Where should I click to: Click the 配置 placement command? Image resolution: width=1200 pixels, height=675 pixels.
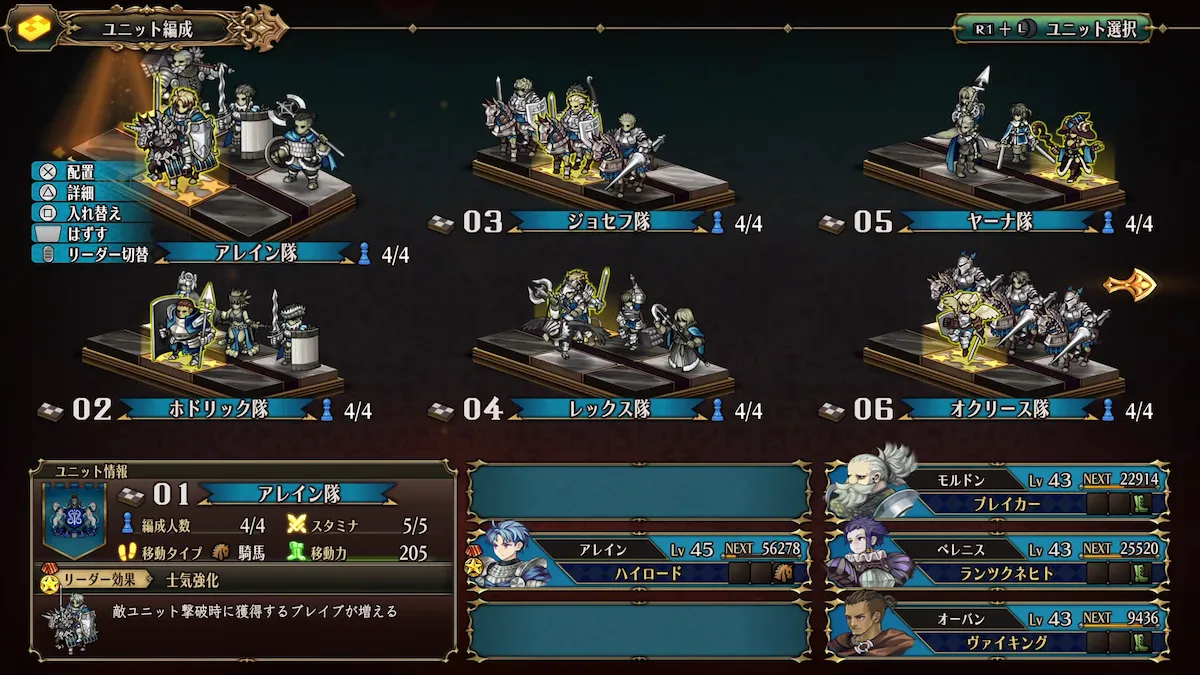(x=78, y=172)
